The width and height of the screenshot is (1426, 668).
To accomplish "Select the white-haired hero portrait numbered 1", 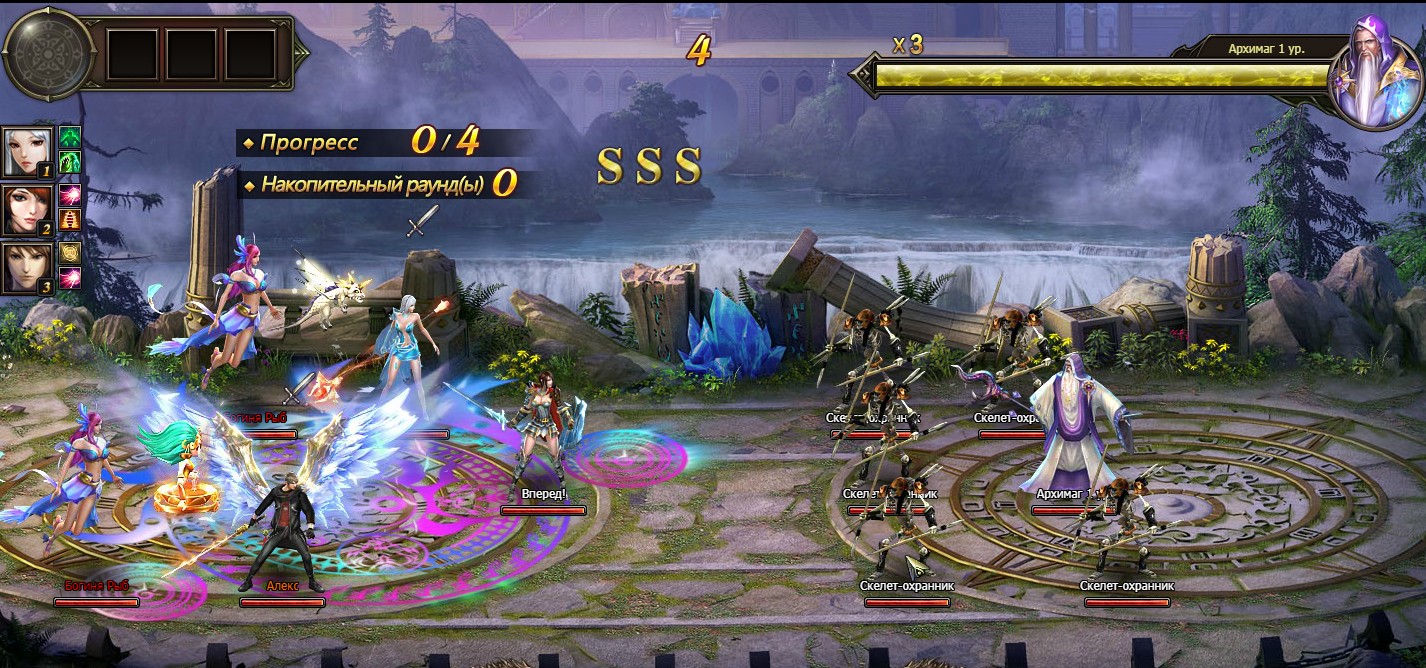I will point(27,152).
